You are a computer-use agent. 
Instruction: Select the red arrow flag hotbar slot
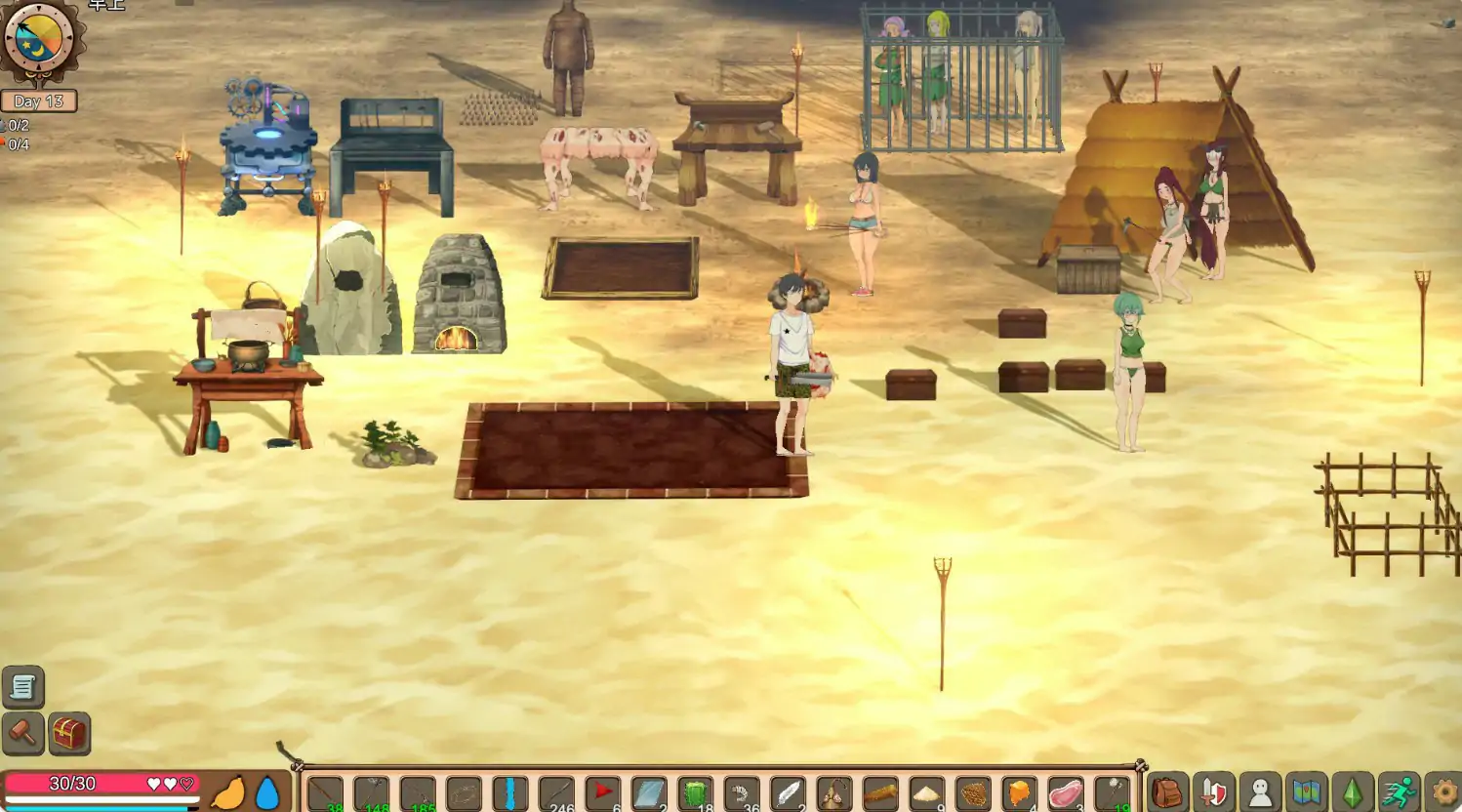click(x=602, y=792)
